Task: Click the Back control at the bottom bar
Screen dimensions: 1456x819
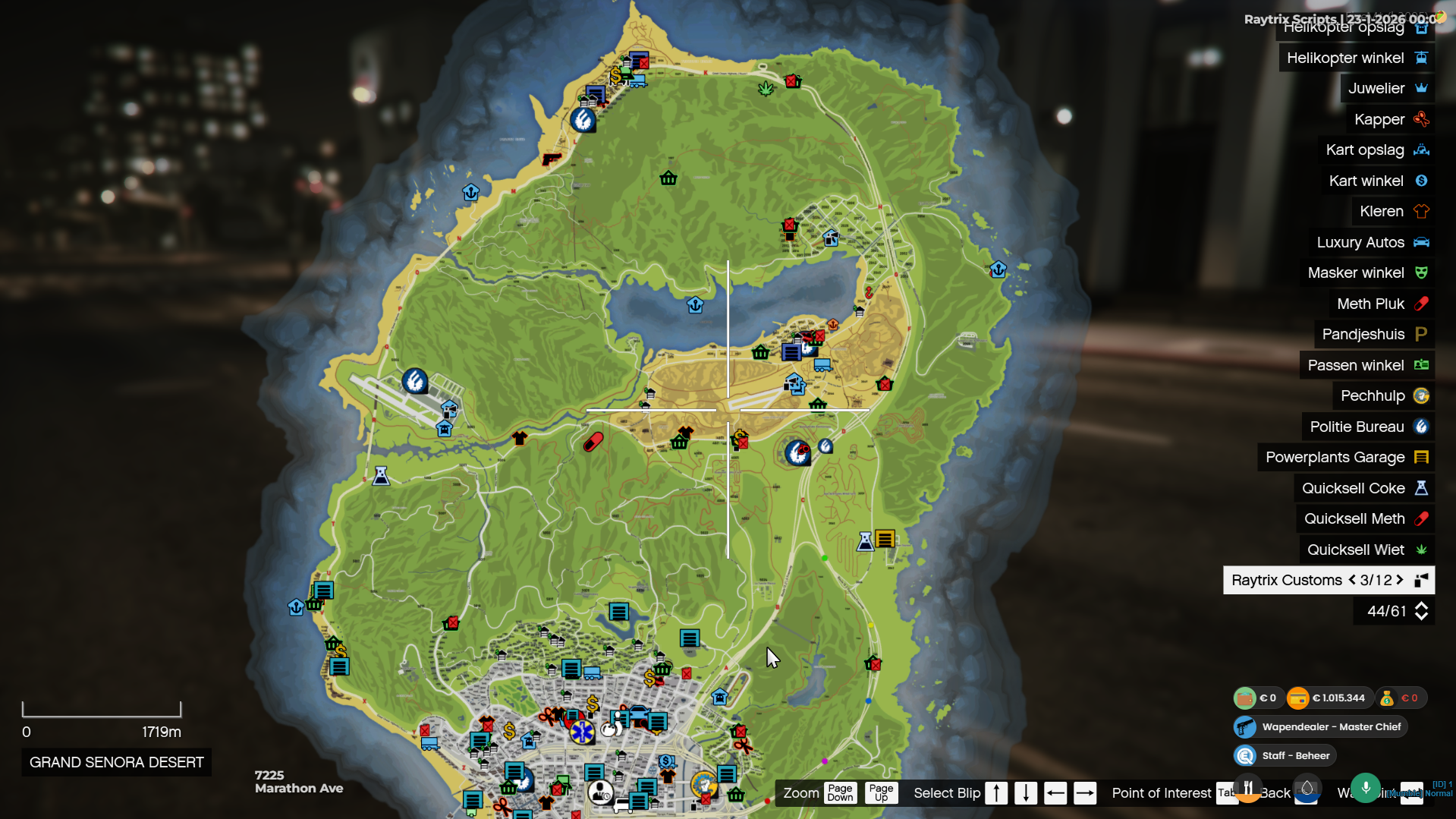Action: (x=1275, y=792)
